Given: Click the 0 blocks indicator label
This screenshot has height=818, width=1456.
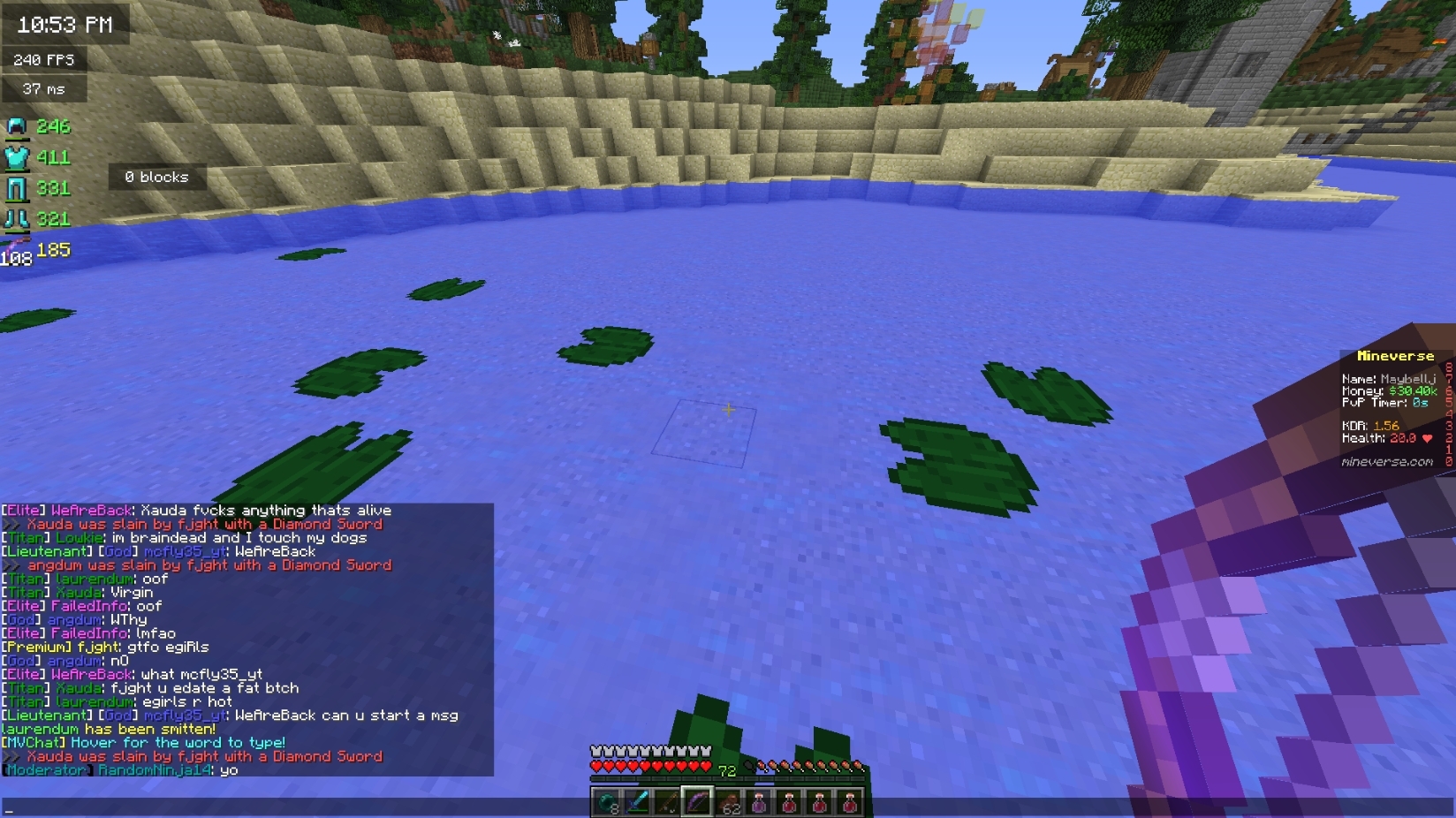Looking at the screenshot, I should pos(157,177).
